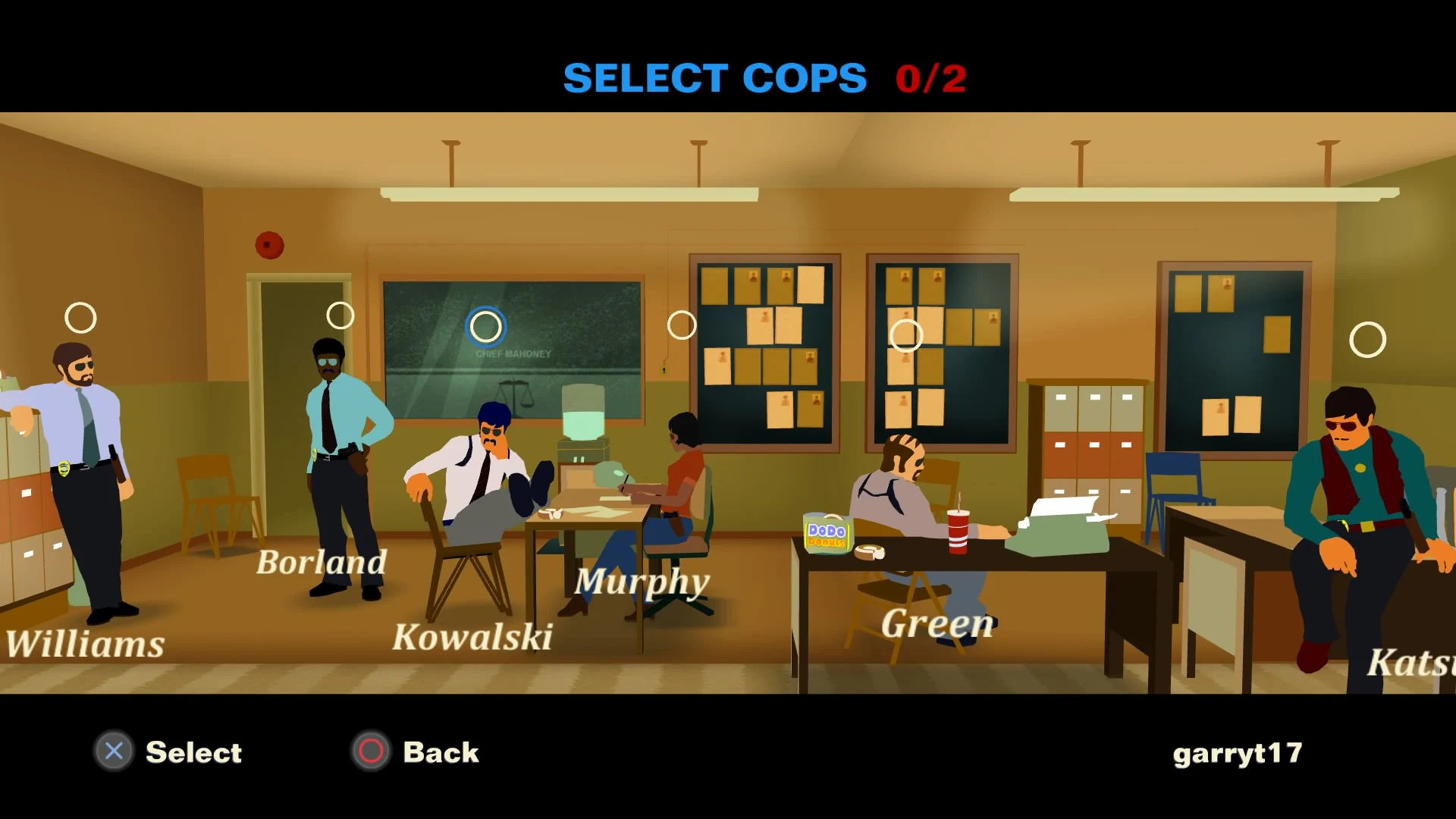Toggle Katsumoto's selection circle
Screen dimensions: 1456x819
(x=1369, y=339)
